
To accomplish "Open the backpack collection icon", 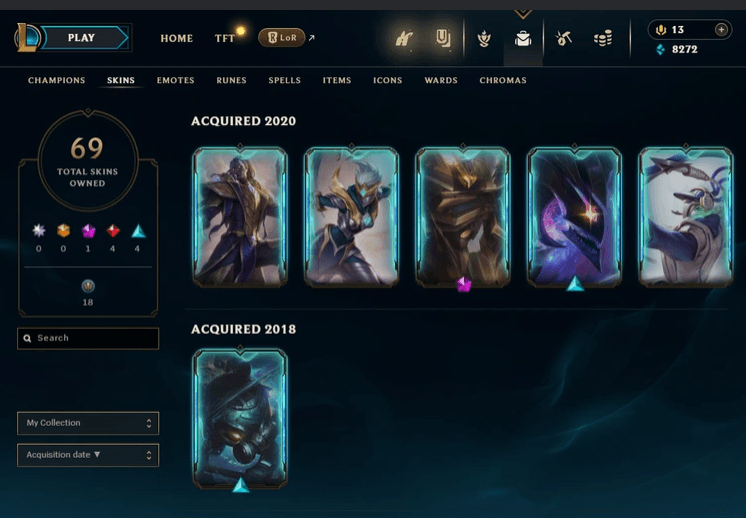I will [x=522, y=39].
